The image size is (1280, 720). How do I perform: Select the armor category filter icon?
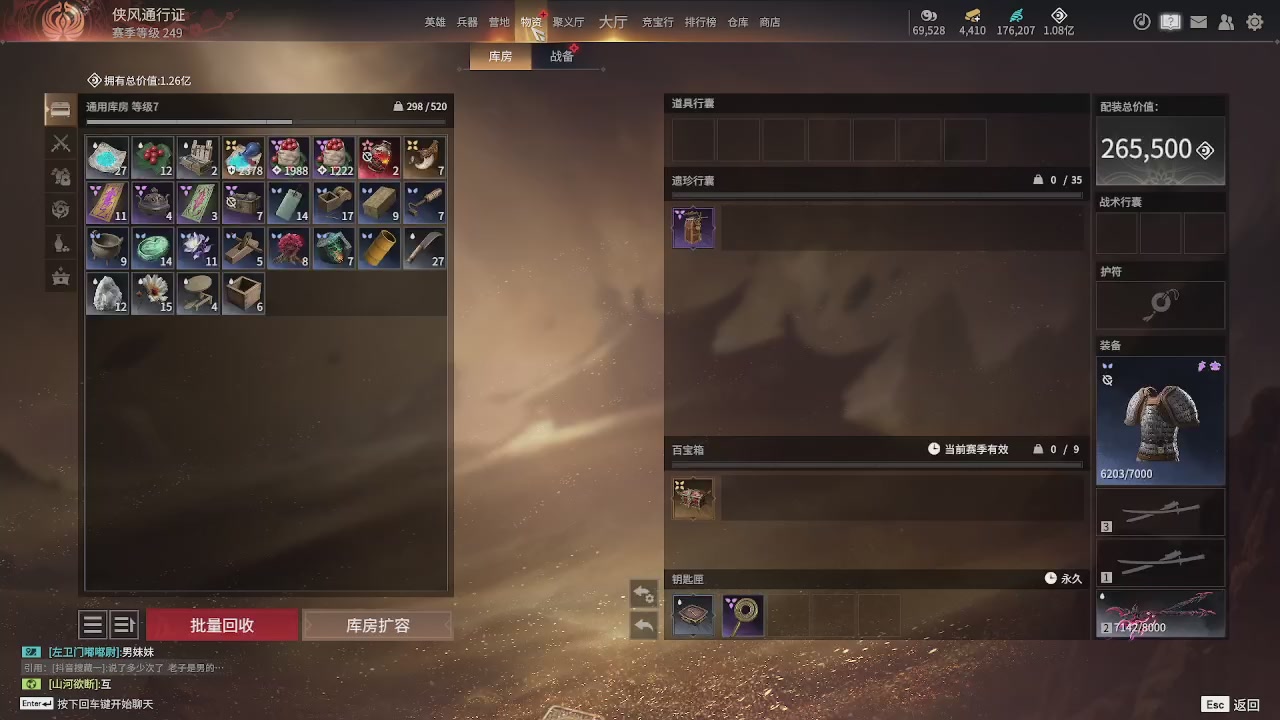point(60,174)
